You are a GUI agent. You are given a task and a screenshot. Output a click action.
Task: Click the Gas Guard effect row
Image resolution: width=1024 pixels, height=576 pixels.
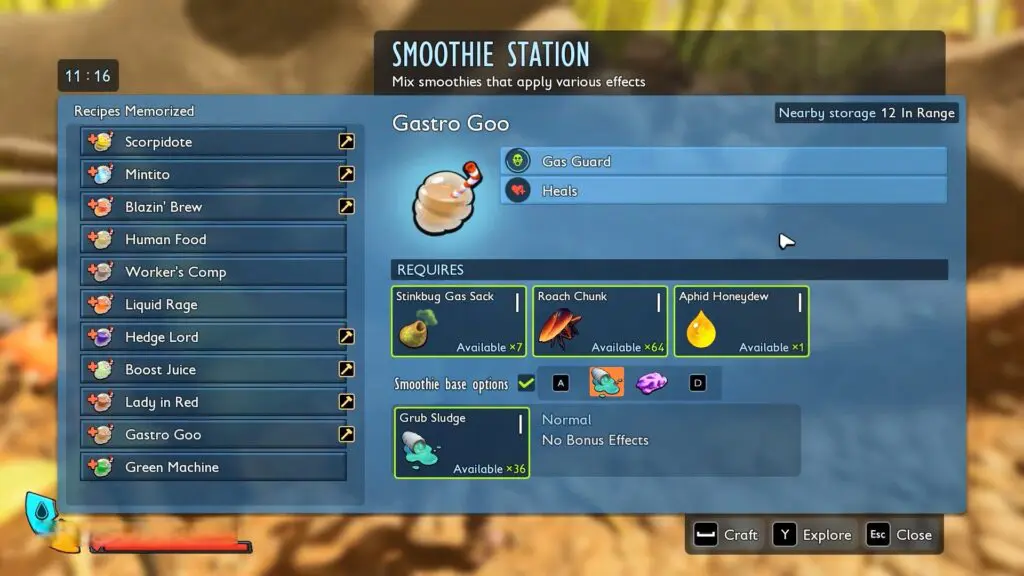723,161
